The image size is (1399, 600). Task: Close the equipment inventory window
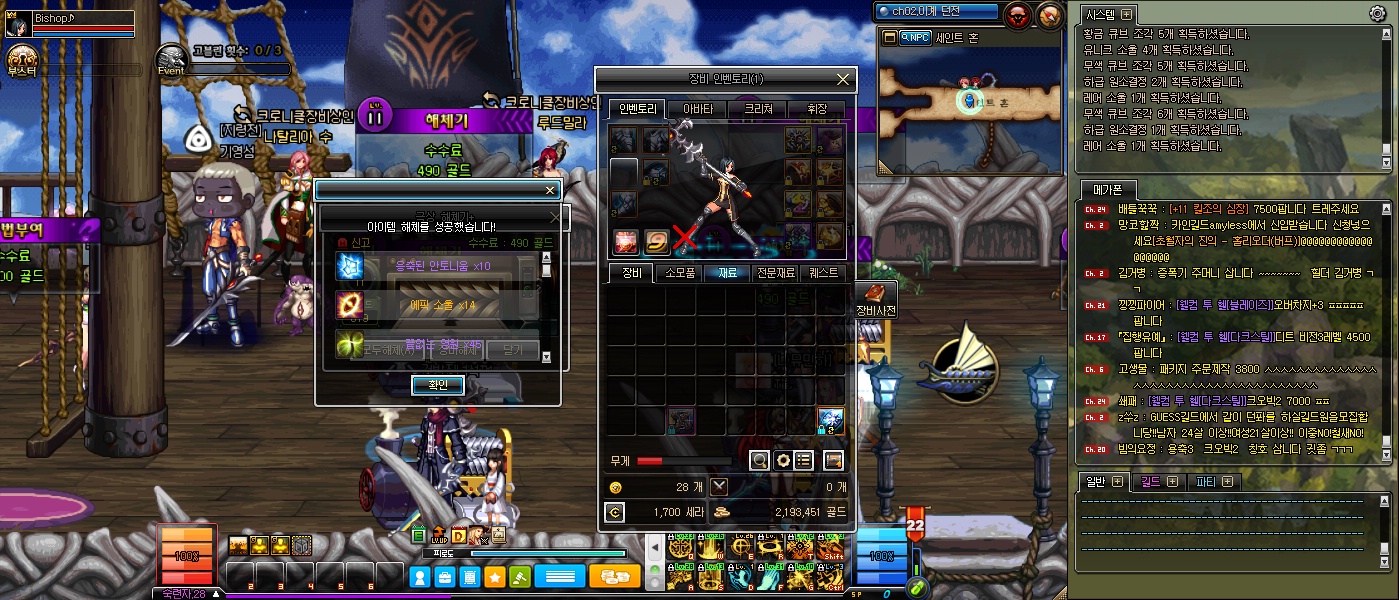(843, 79)
